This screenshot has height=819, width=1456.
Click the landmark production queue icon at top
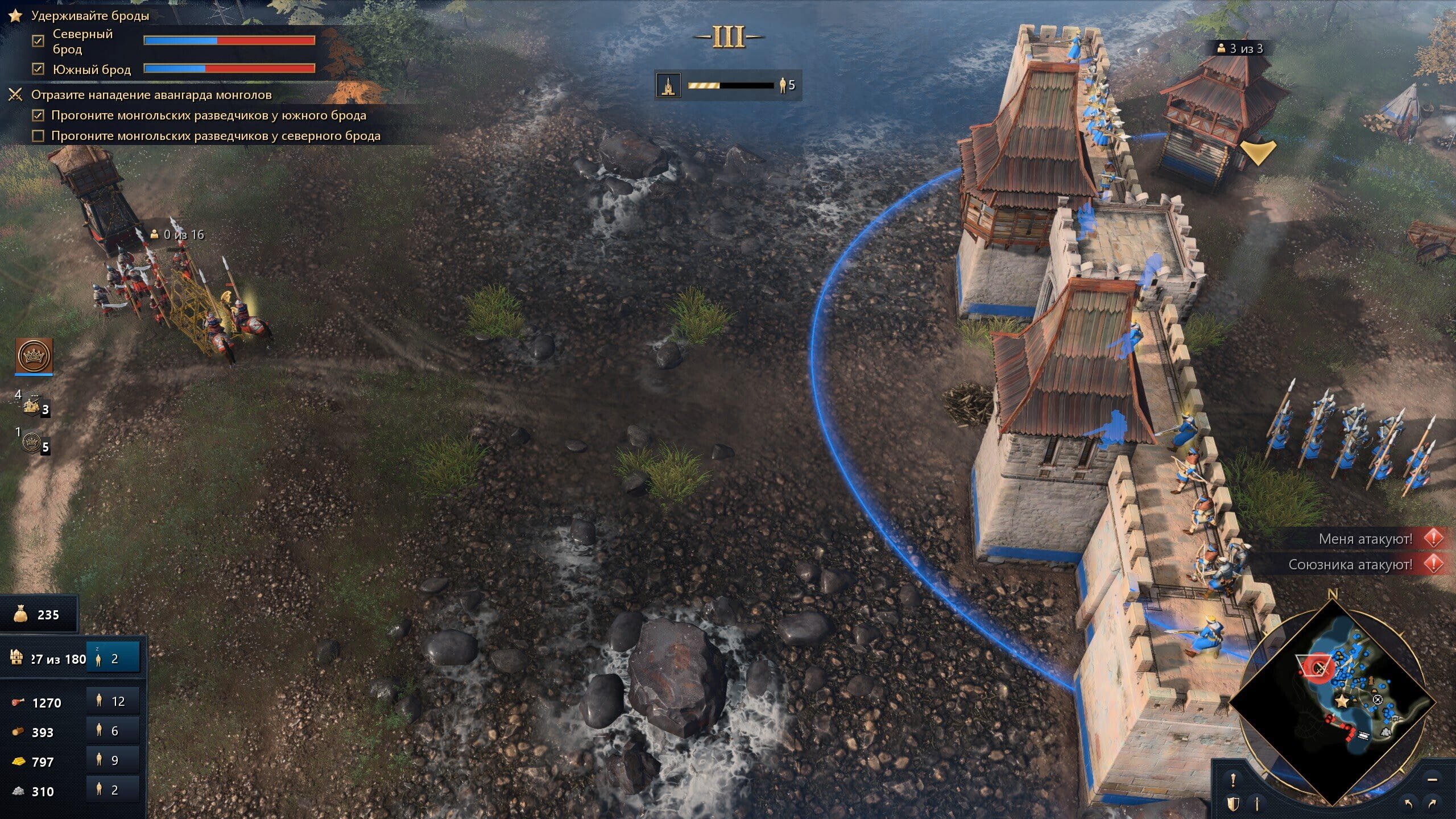tap(669, 85)
